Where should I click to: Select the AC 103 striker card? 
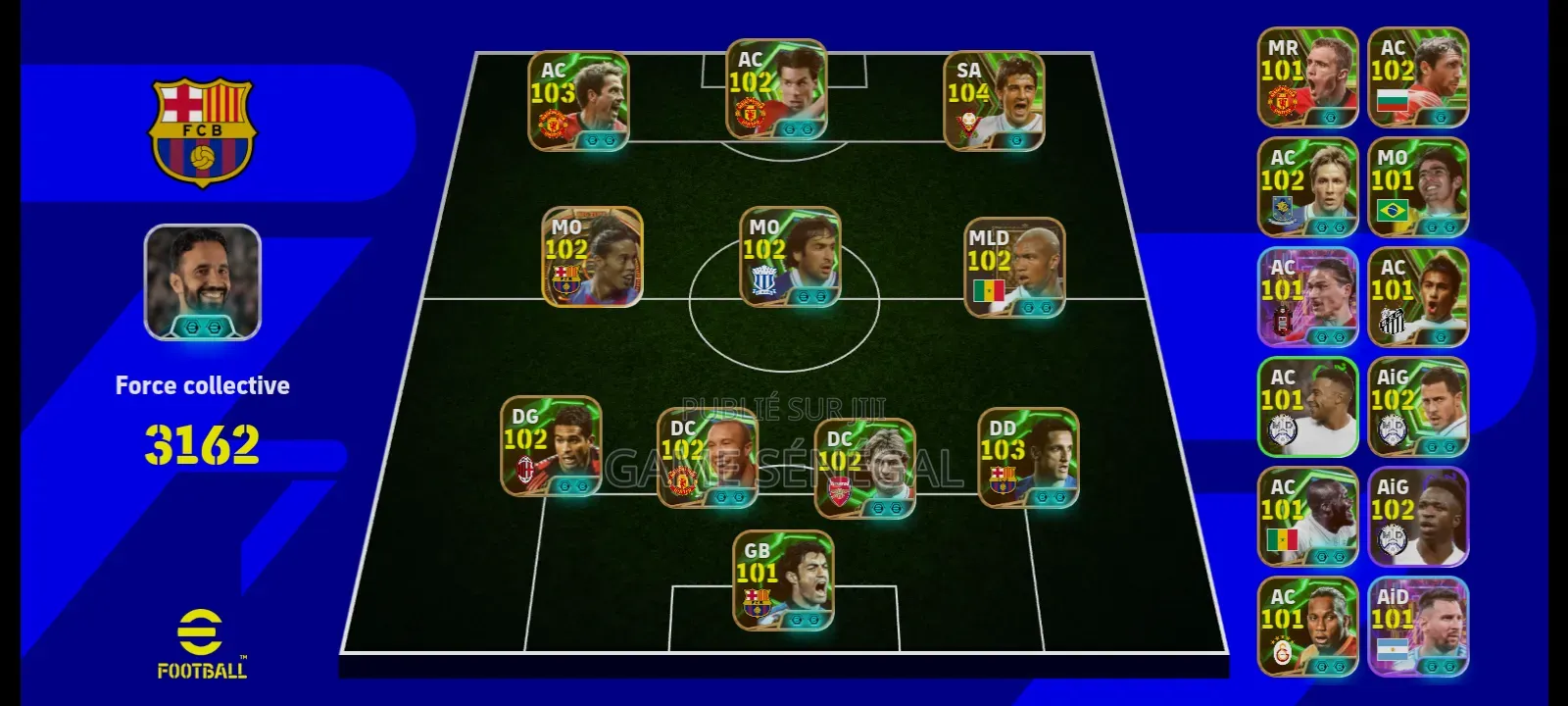(x=578, y=101)
